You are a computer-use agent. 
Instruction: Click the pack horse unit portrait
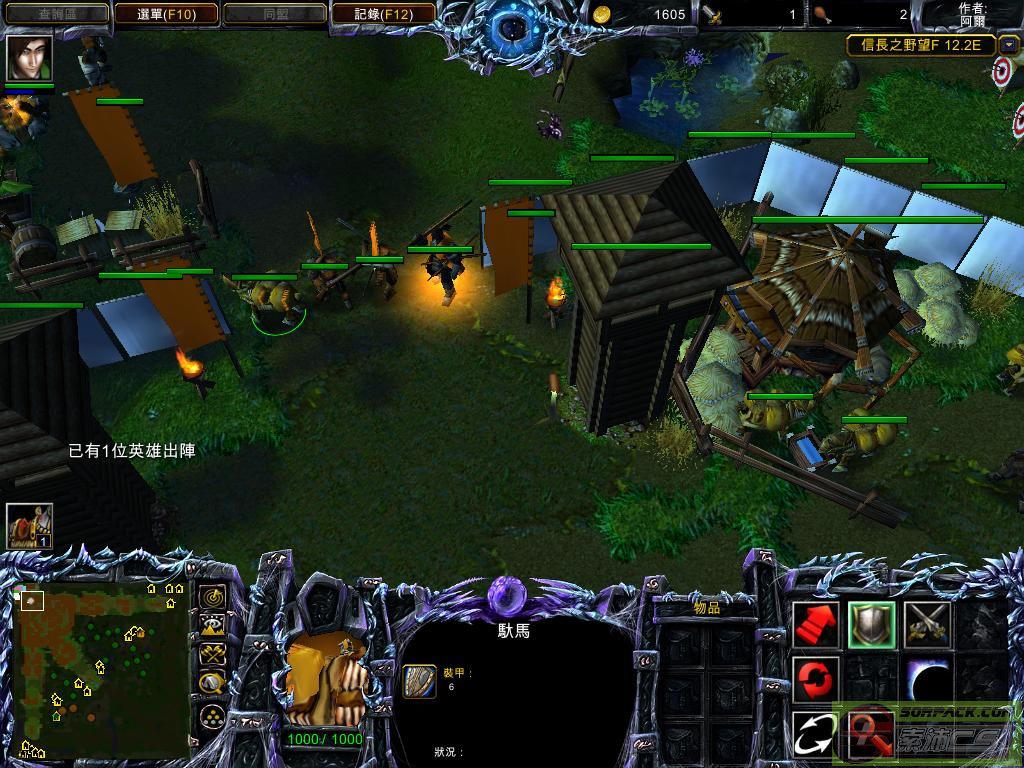tap(326, 681)
